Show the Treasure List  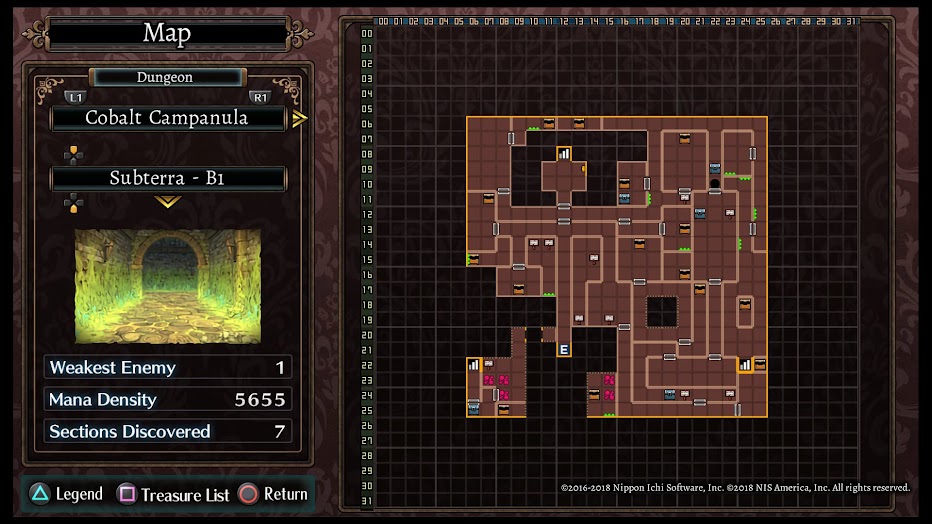174,494
